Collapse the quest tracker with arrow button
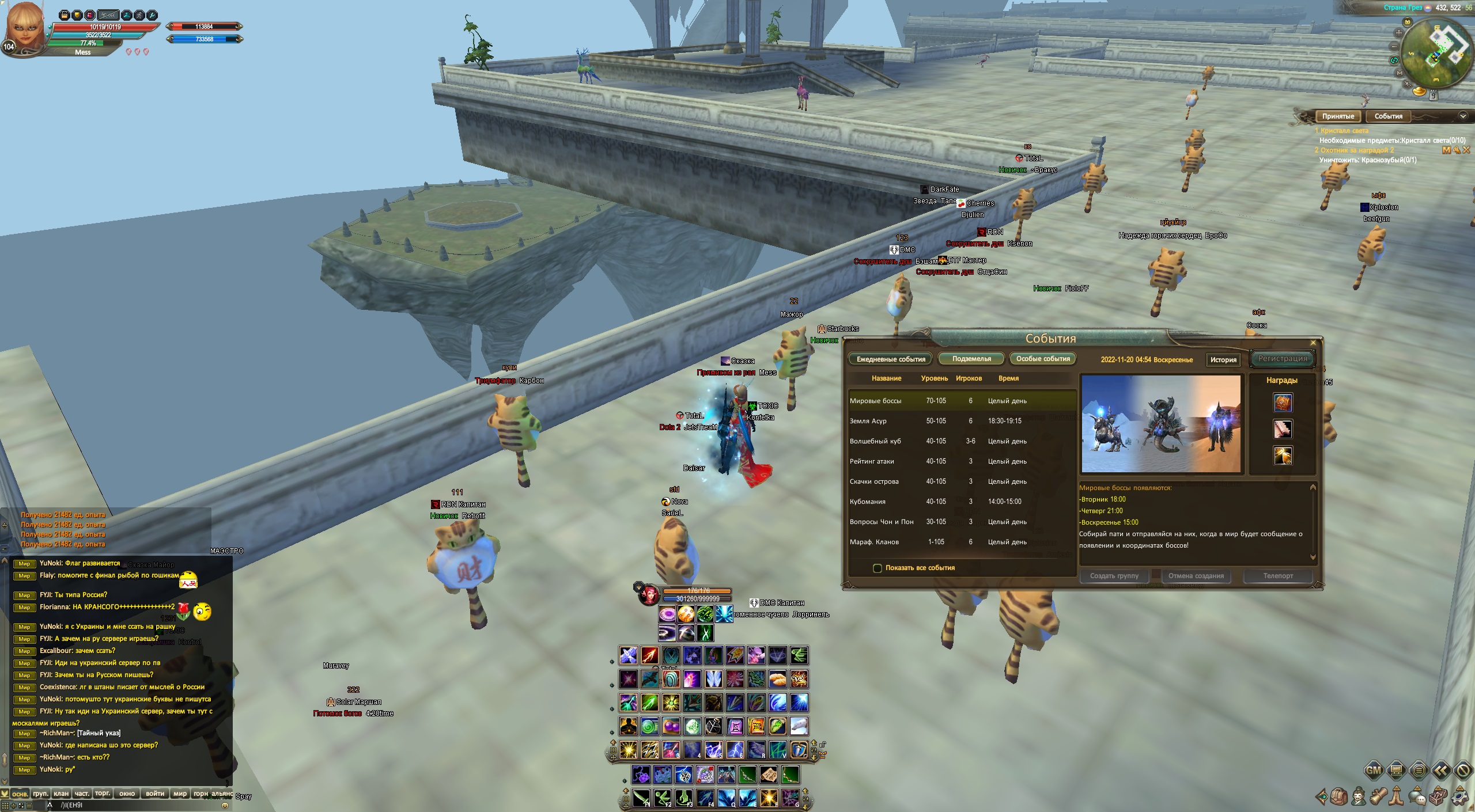 tap(1462, 116)
